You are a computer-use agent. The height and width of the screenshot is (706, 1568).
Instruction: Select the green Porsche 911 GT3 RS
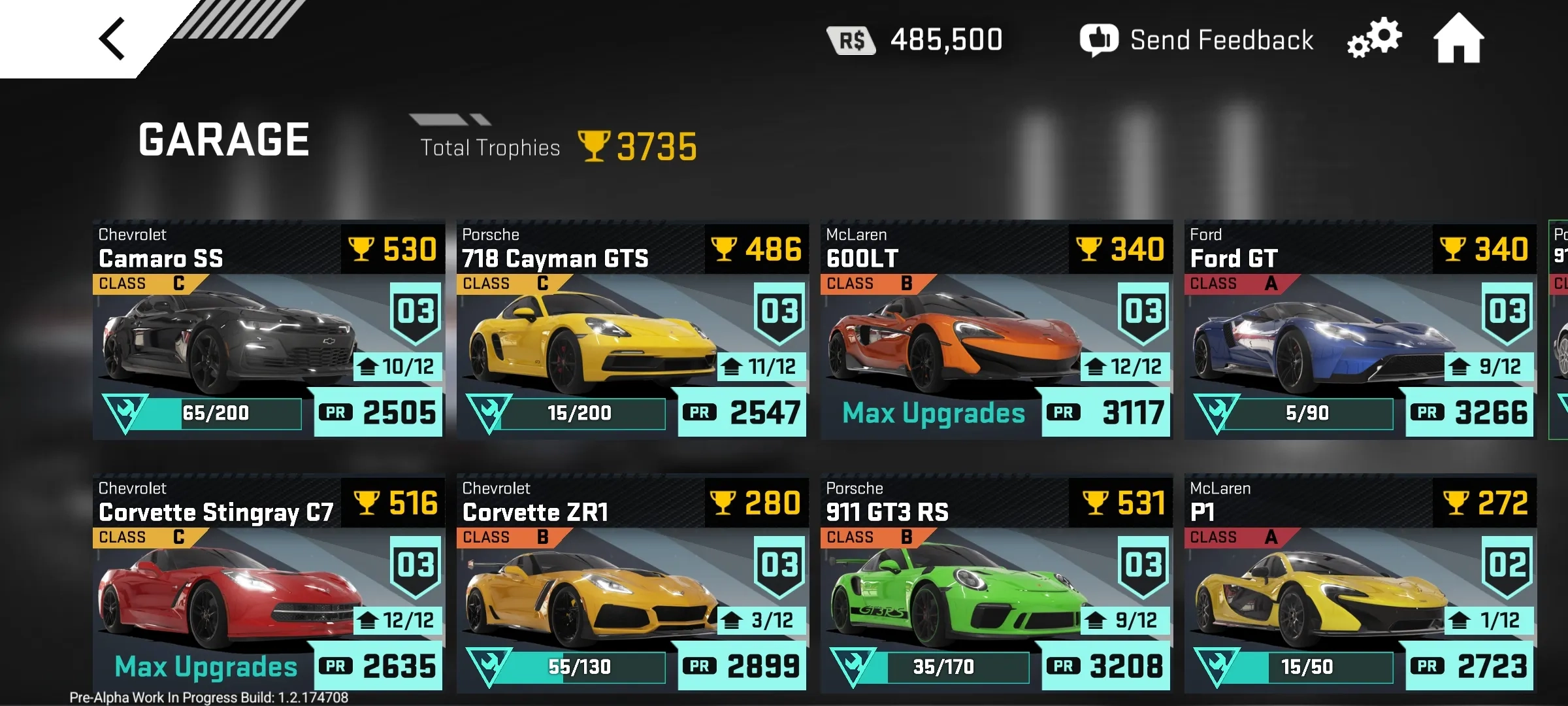click(x=995, y=584)
